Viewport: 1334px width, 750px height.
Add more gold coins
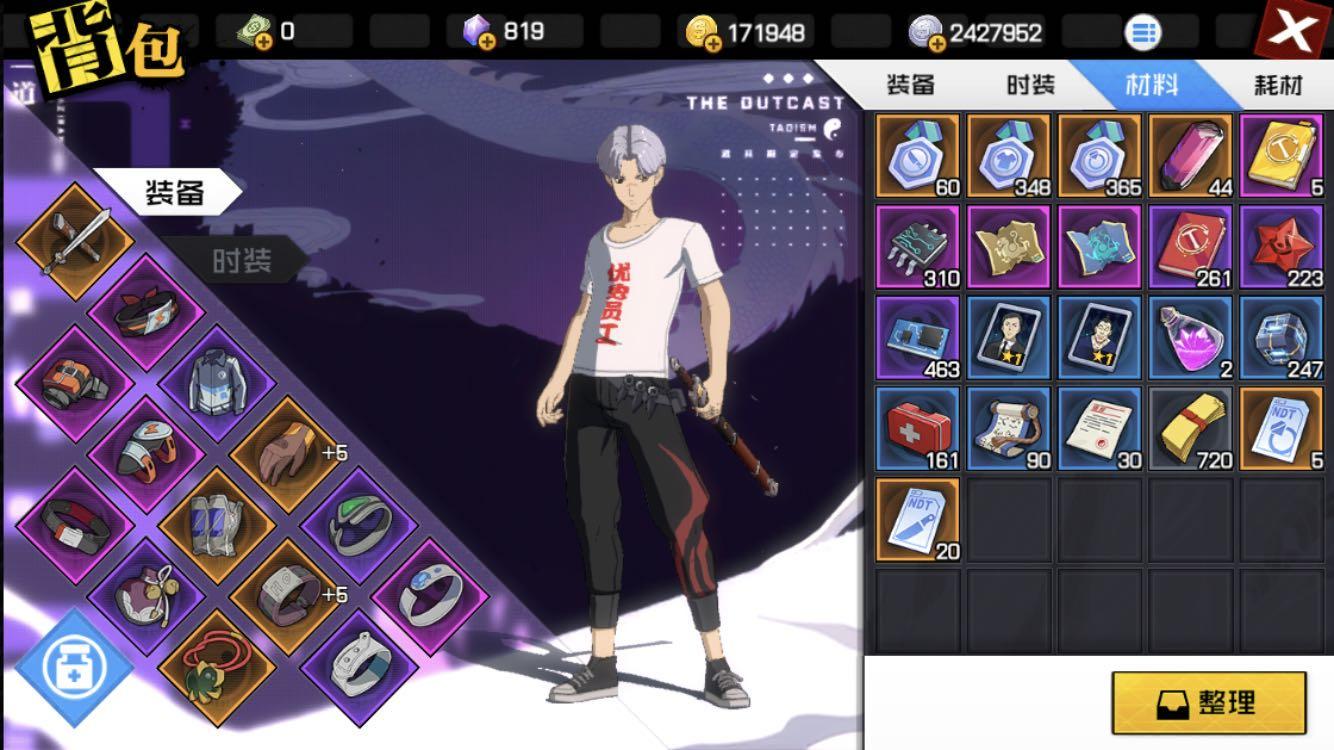(711, 41)
